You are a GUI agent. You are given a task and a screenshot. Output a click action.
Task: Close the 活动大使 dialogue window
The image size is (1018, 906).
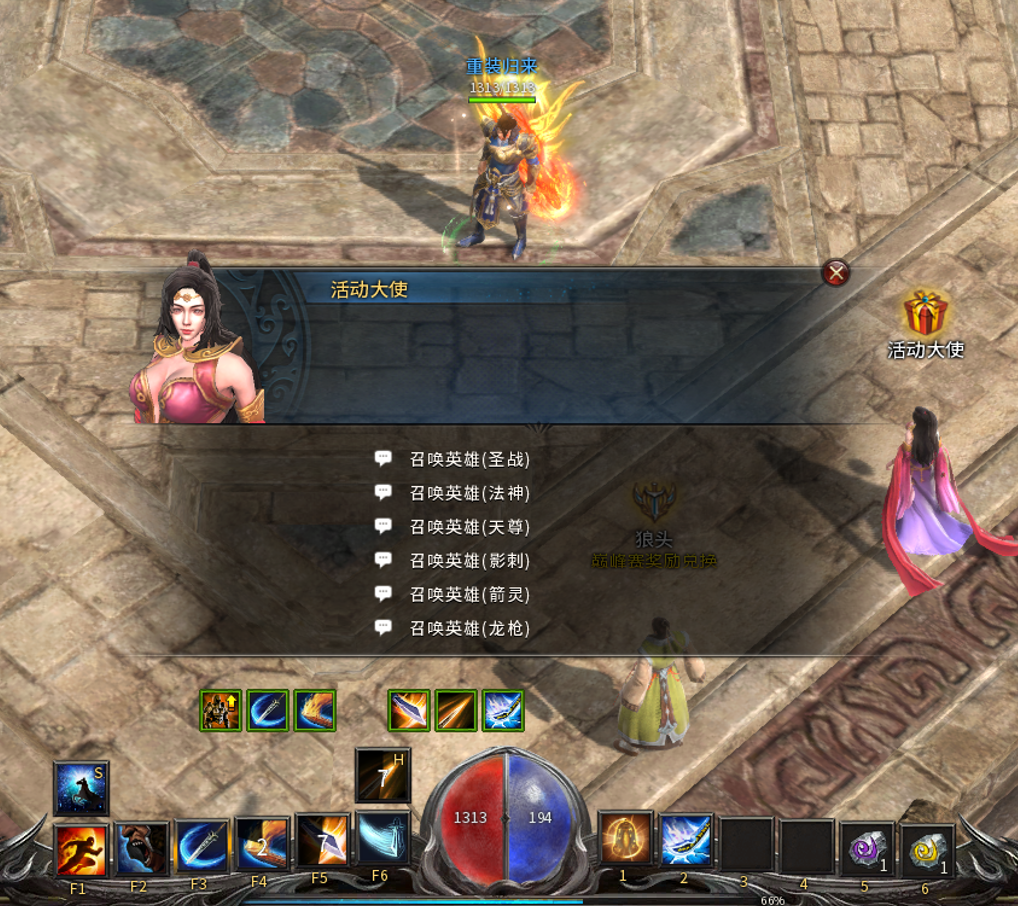(x=835, y=272)
